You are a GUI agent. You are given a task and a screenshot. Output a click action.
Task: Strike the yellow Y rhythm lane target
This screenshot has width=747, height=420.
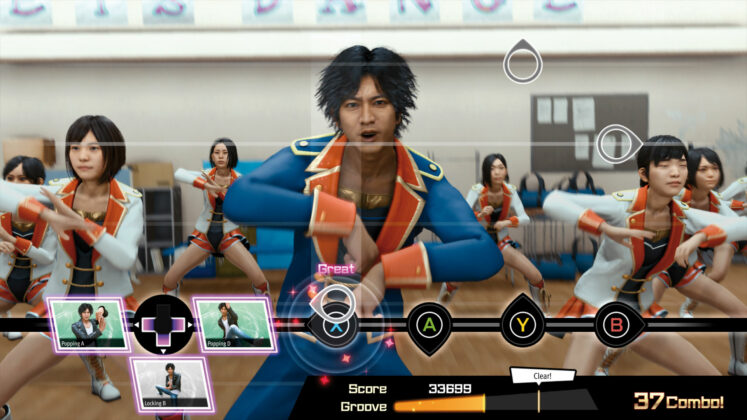[523, 324]
